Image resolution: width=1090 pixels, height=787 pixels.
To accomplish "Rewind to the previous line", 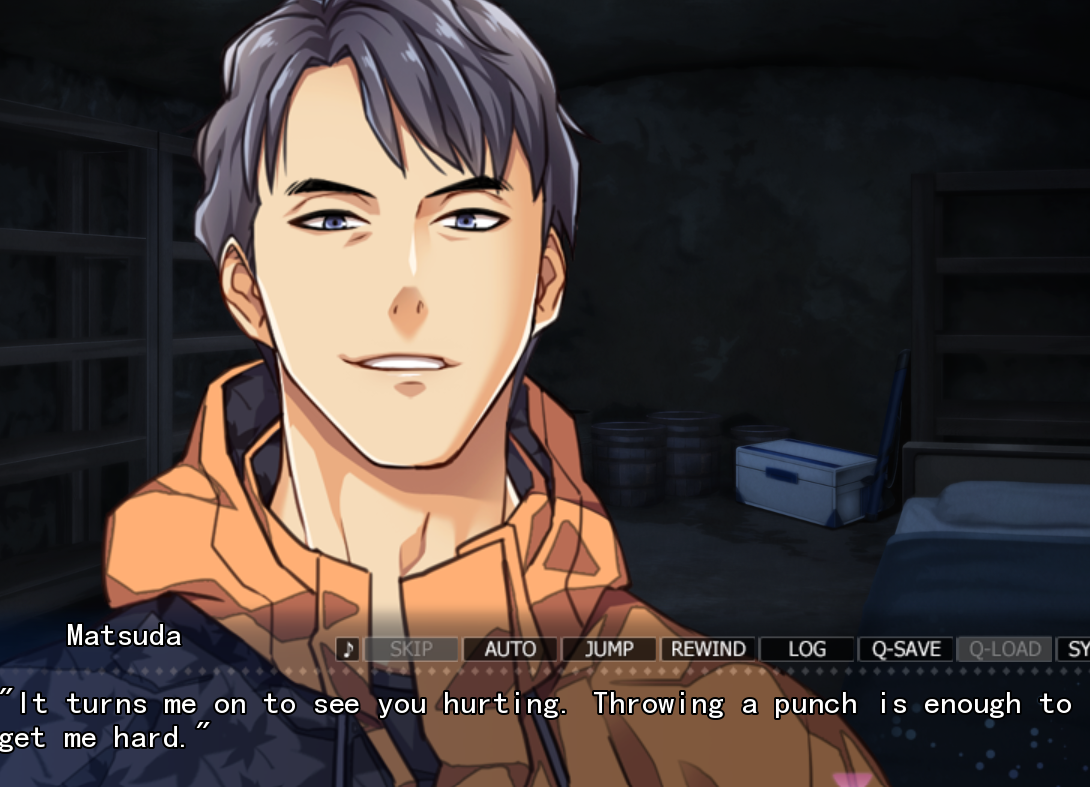I will [708, 649].
